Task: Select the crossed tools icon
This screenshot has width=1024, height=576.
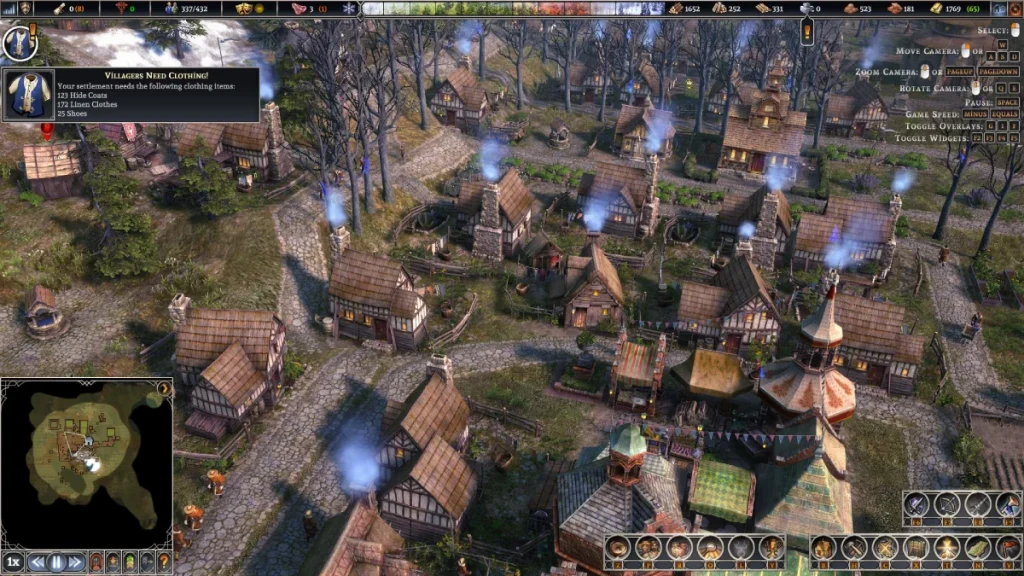Action: (x=885, y=547)
